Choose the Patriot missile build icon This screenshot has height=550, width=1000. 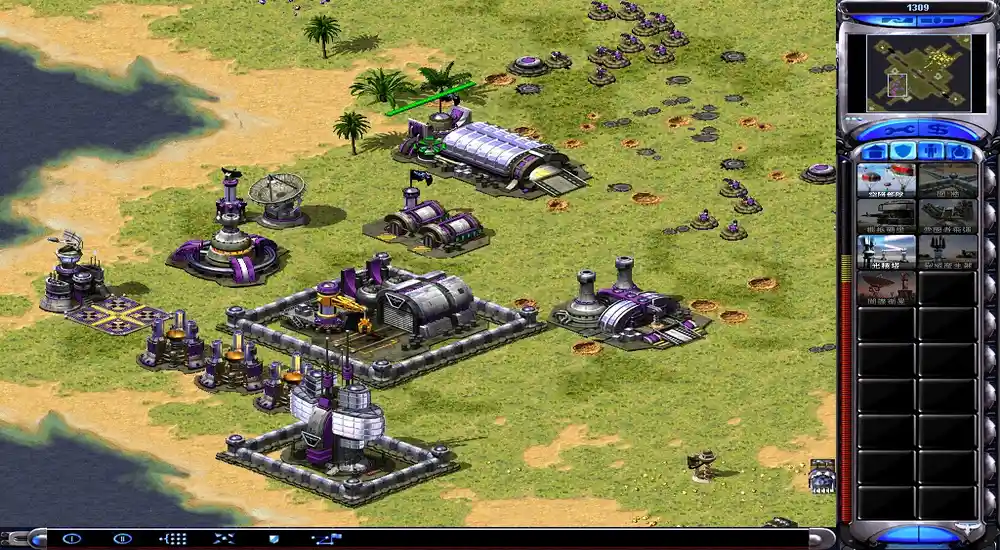(947, 216)
